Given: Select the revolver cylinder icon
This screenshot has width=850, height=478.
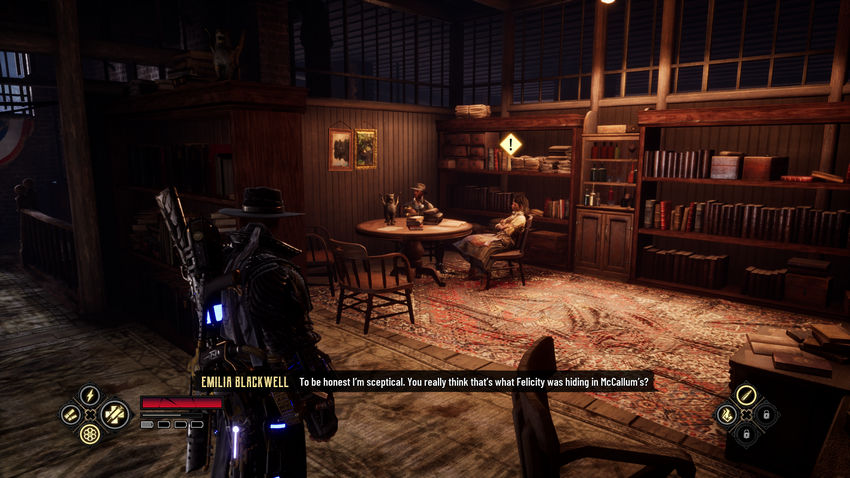Looking at the screenshot, I should [90, 434].
